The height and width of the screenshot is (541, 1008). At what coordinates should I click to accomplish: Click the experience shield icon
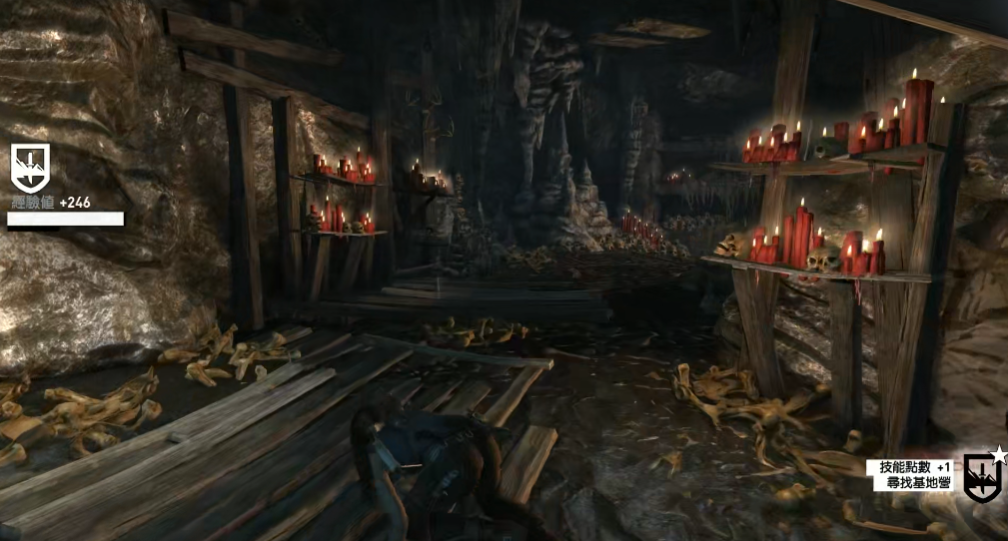click(30, 167)
